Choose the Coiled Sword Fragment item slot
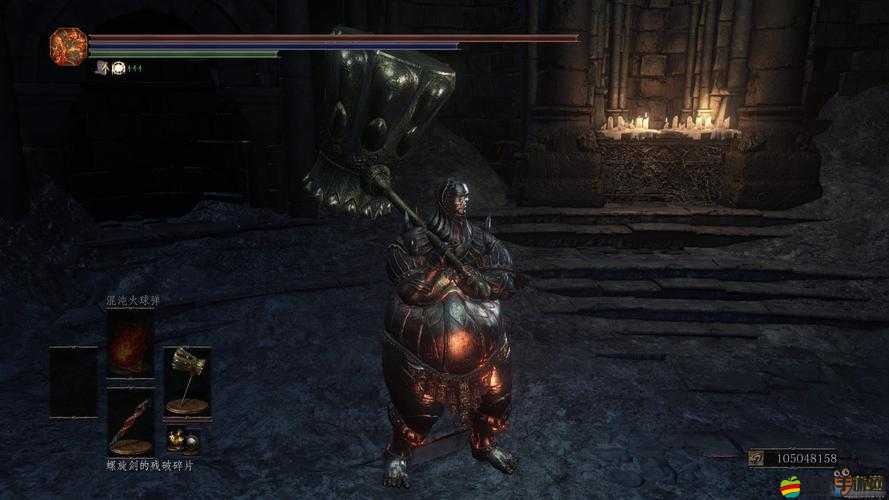The height and width of the screenshot is (500, 889). coord(130,420)
